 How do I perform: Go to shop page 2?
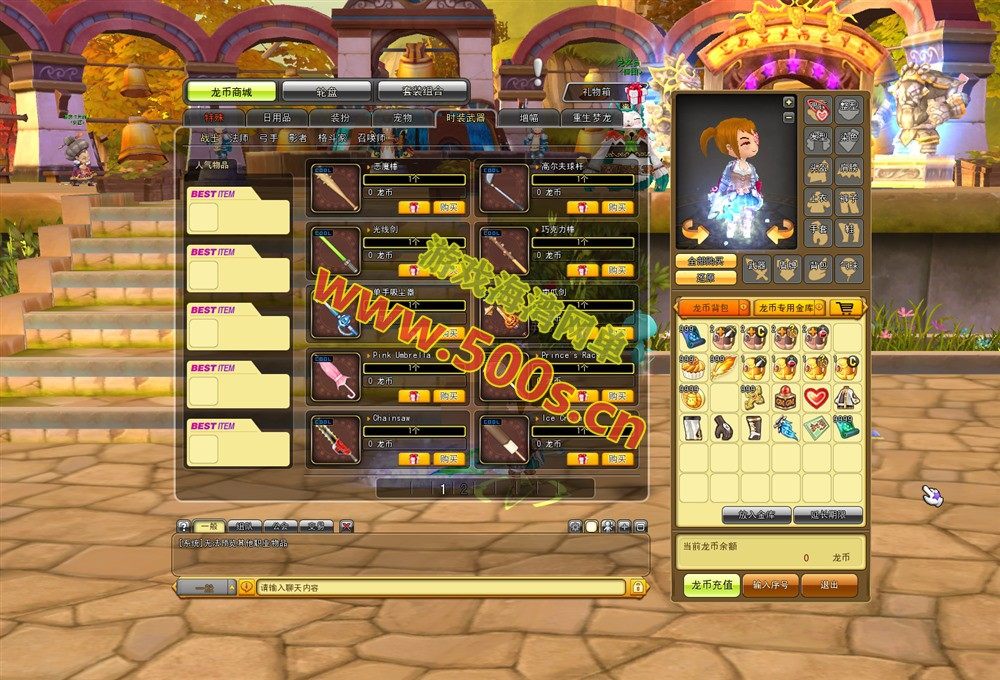pos(464,489)
